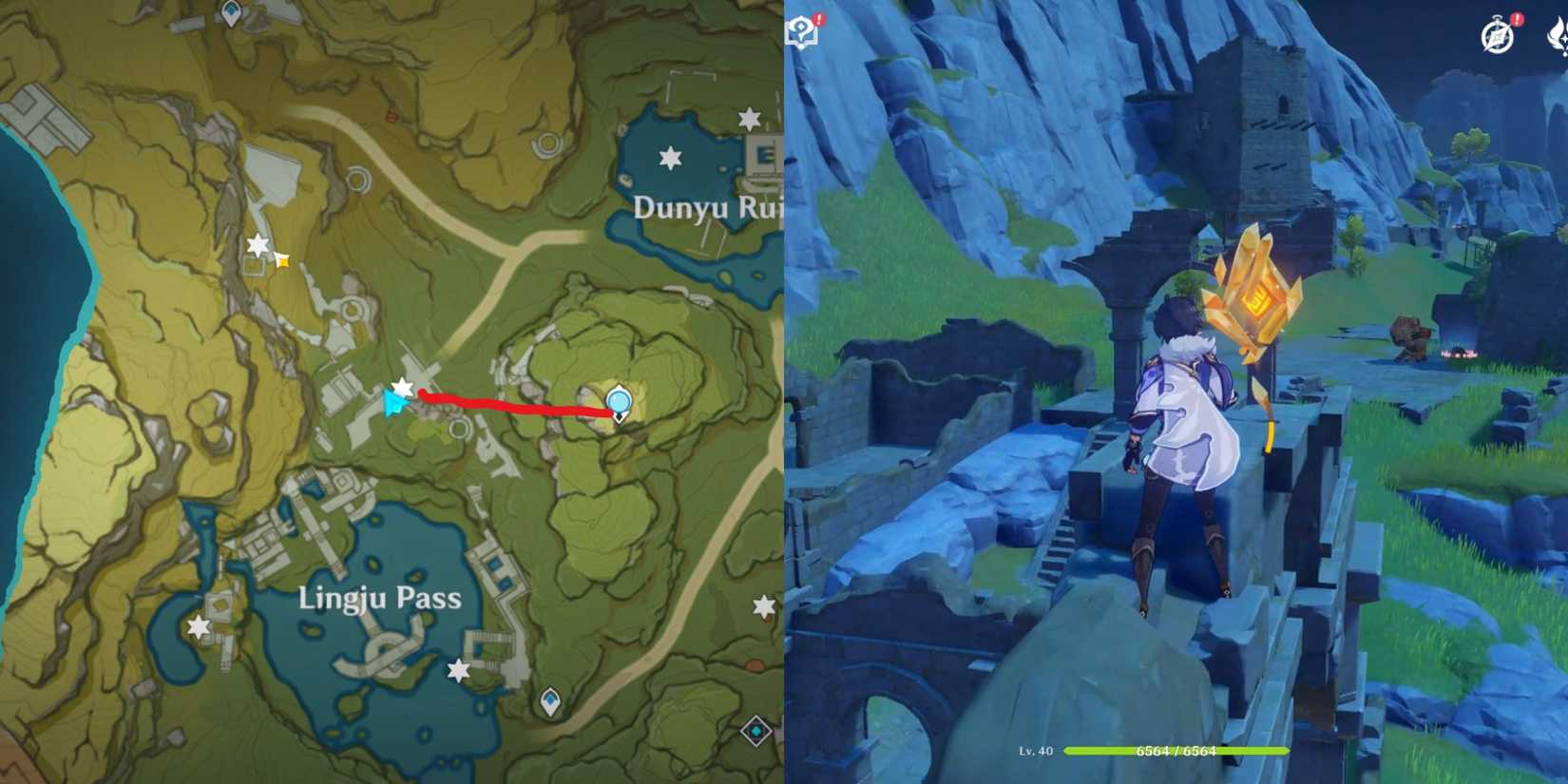Toggle the quest tracker alert badge
1568x784 pixels.
818,18
